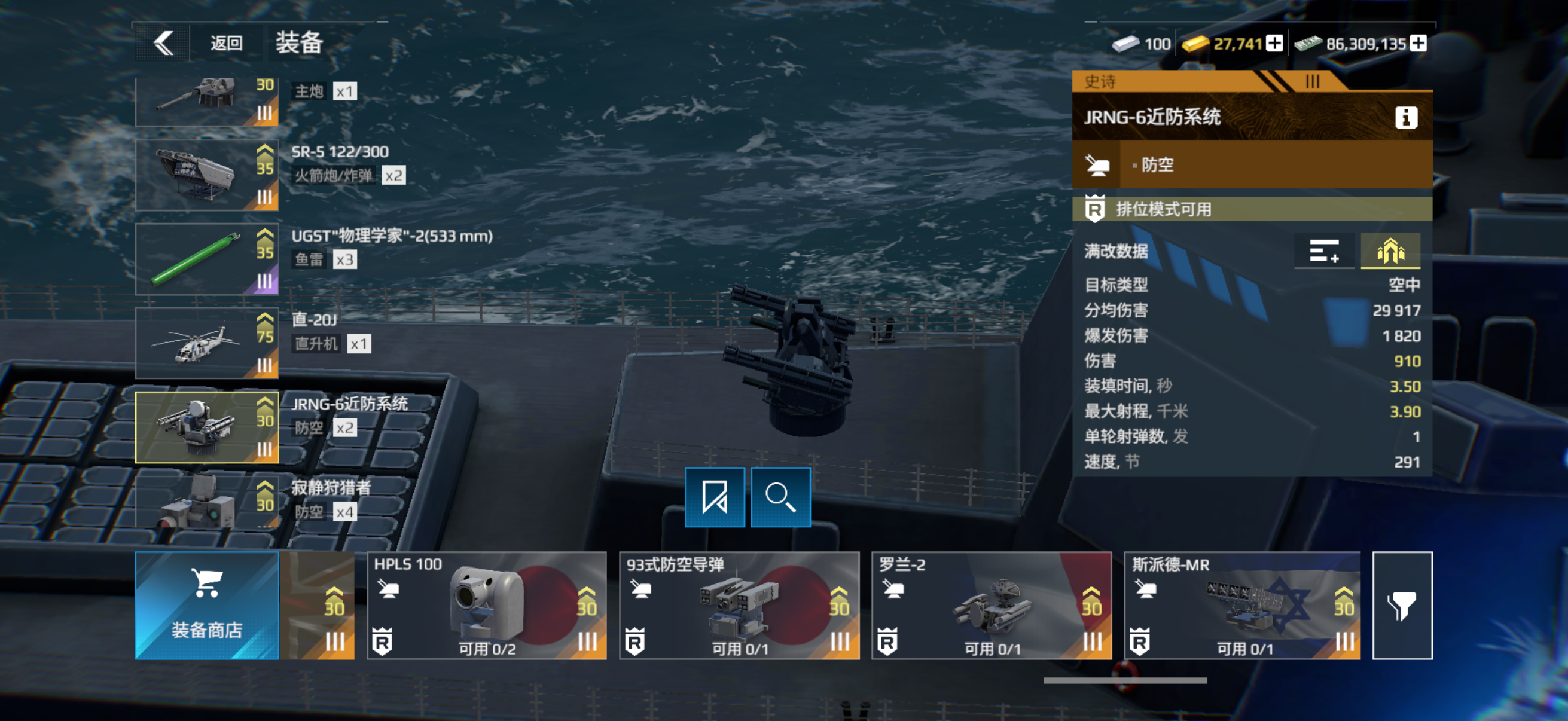The image size is (1568, 721).
Task: Pick the JRNG-6近防系统 equipment slot
Action: [x=207, y=427]
